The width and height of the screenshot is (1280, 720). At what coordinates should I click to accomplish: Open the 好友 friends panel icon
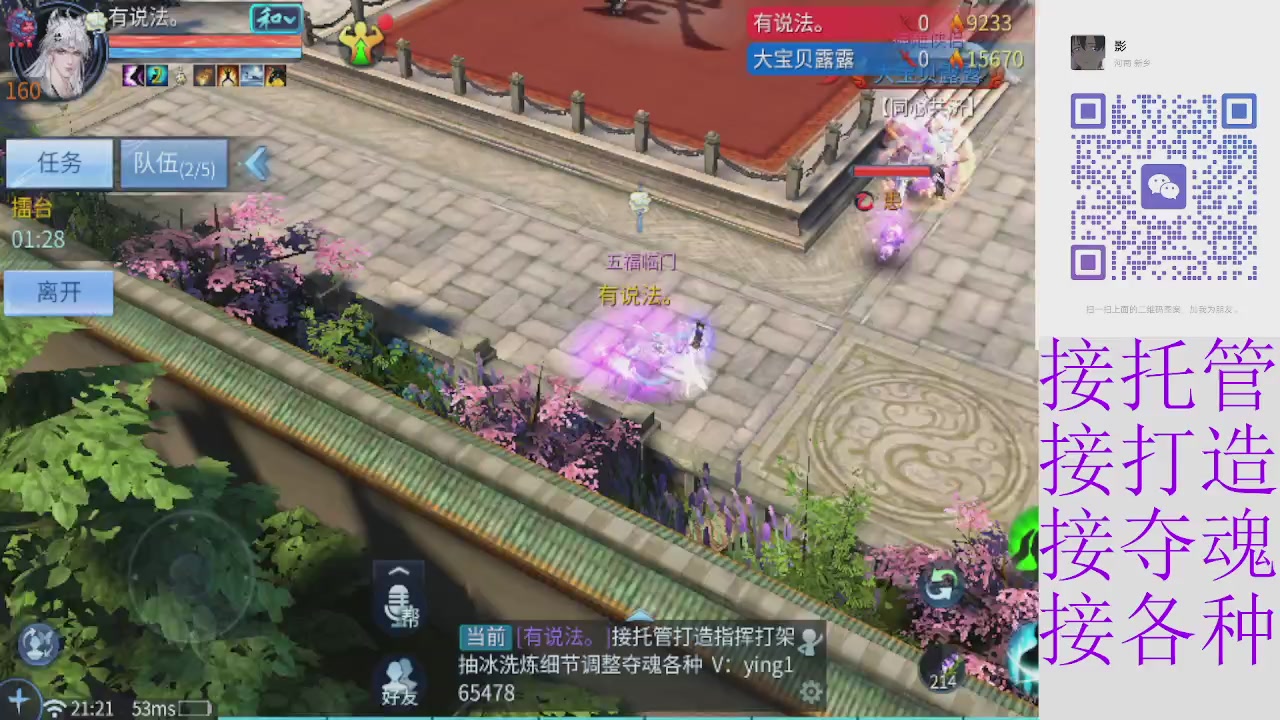point(399,683)
